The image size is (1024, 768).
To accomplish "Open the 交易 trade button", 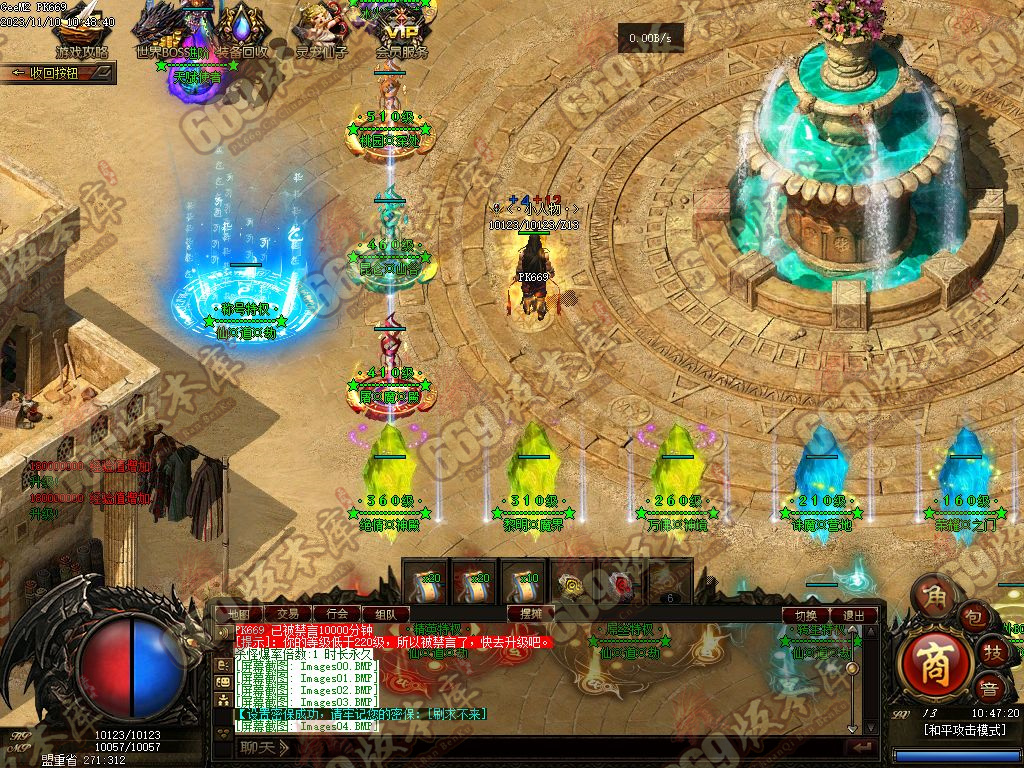I will coord(288,613).
